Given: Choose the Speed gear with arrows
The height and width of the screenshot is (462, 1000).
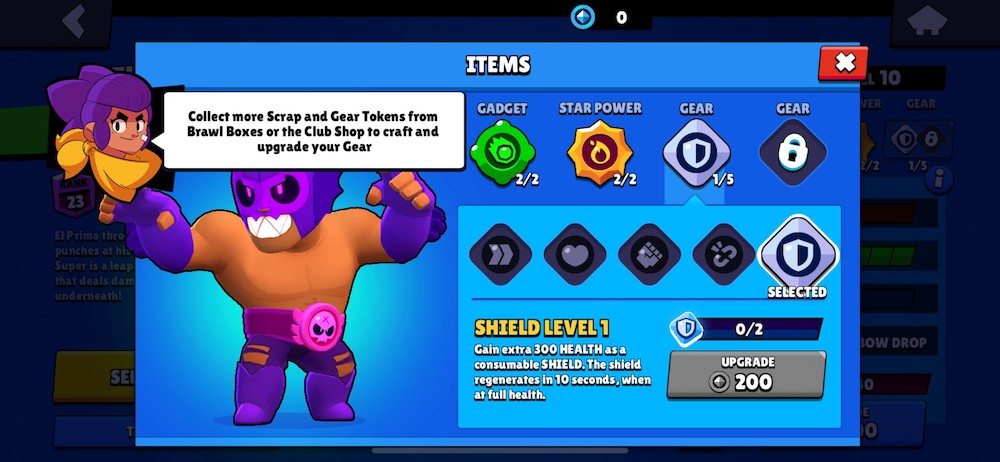Looking at the screenshot, I should pyautogui.click(x=501, y=254).
